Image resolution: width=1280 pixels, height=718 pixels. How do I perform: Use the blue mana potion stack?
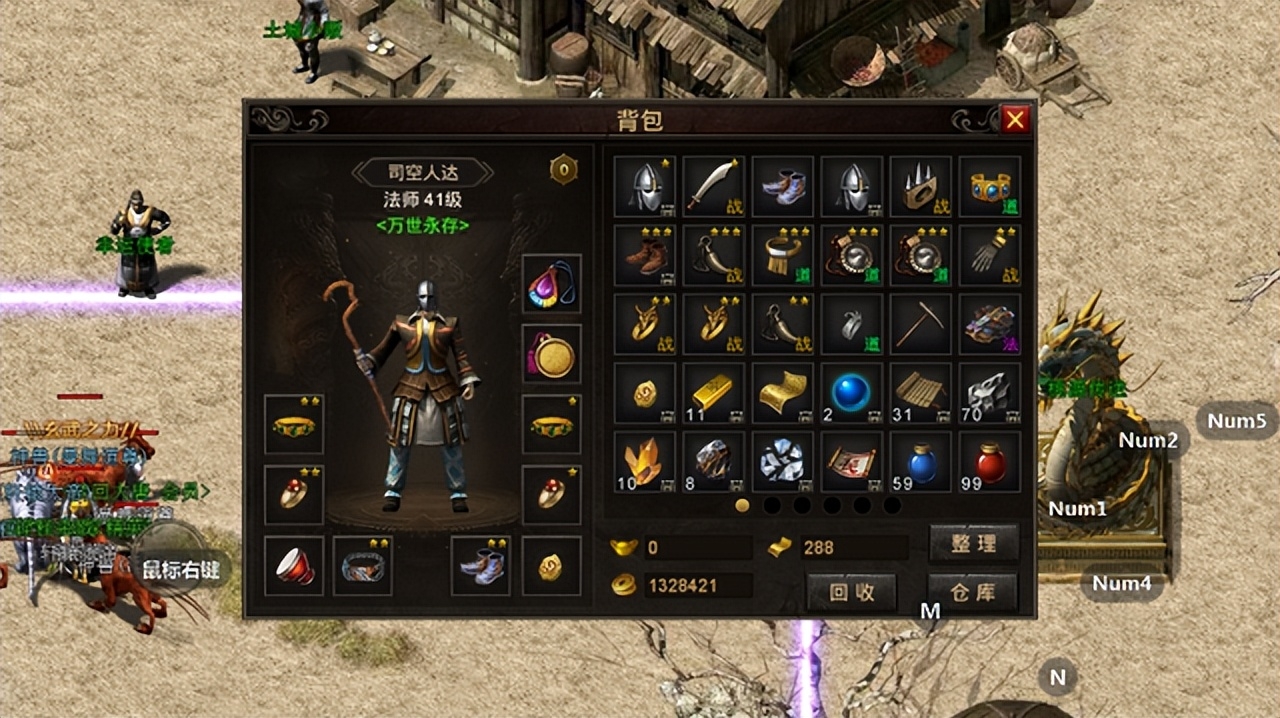point(921,462)
